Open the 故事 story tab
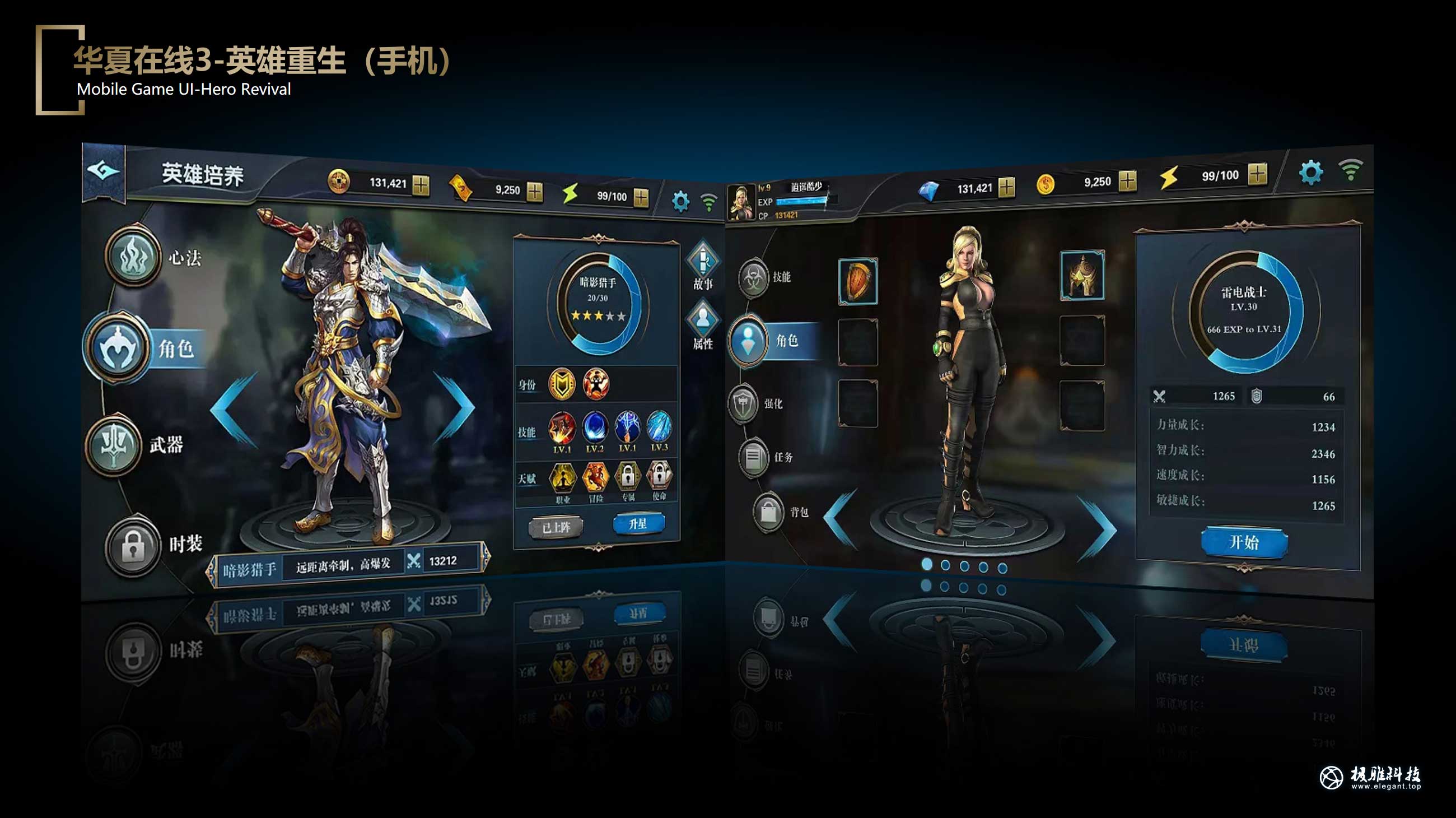1456x818 pixels. tap(703, 266)
